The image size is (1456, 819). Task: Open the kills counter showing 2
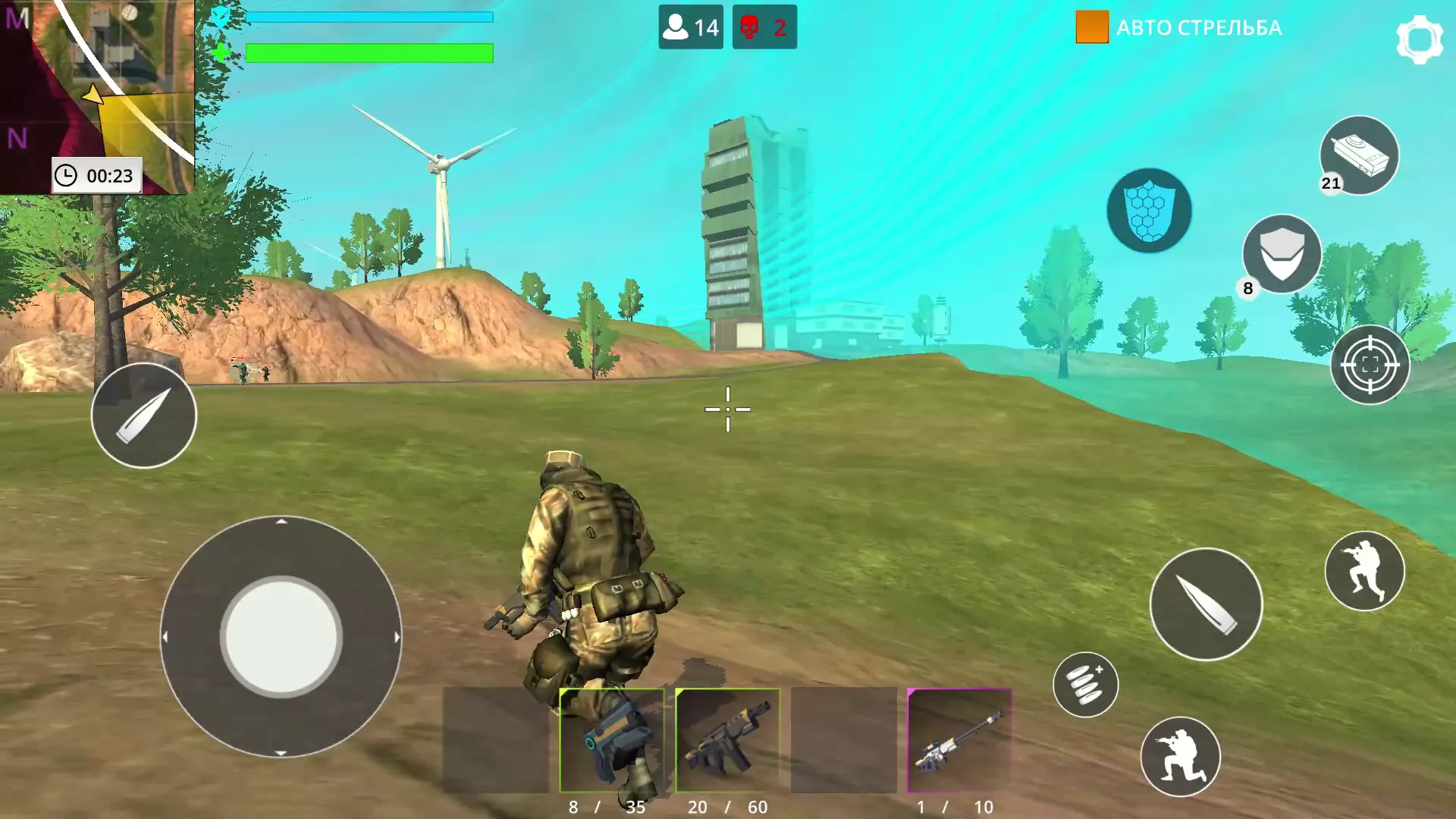click(764, 27)
